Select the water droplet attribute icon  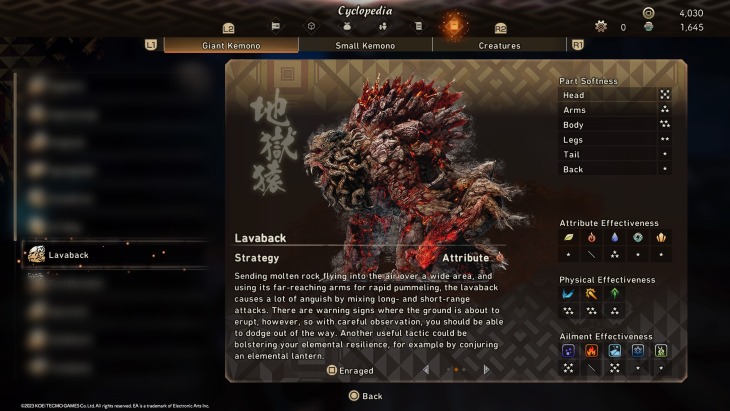[x=614, y=238]
